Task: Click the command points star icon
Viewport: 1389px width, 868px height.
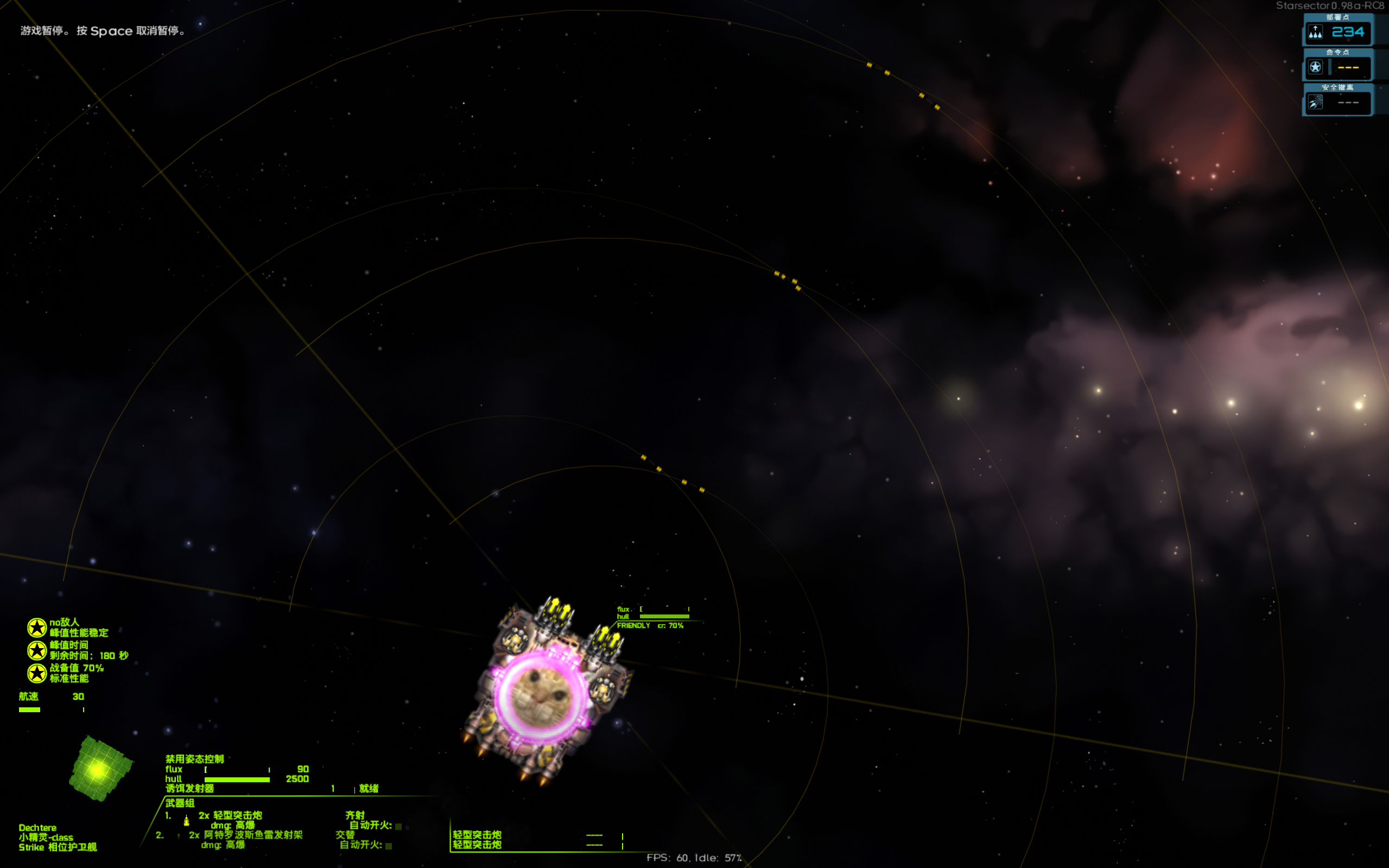Action: pos(1315,68)
